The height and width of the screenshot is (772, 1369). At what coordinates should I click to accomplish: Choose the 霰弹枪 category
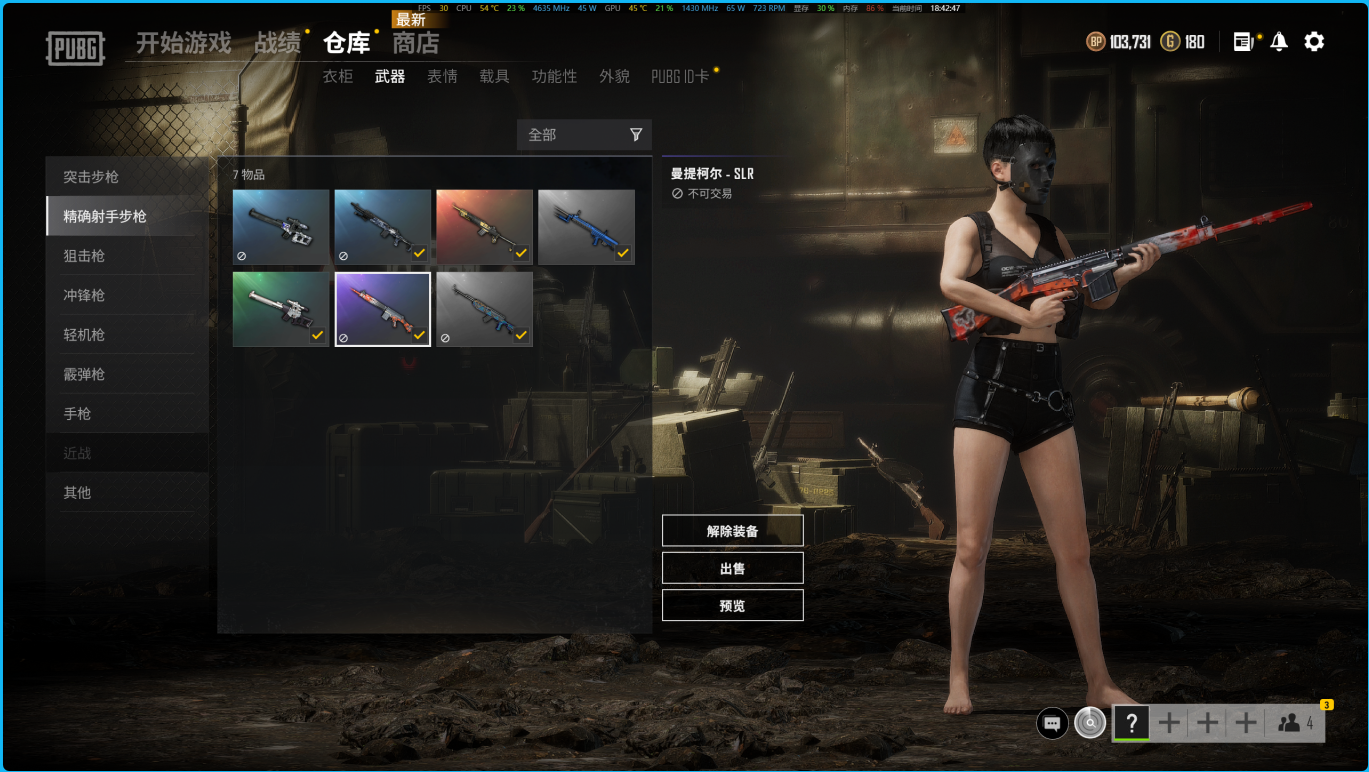[x=84, y=374]
